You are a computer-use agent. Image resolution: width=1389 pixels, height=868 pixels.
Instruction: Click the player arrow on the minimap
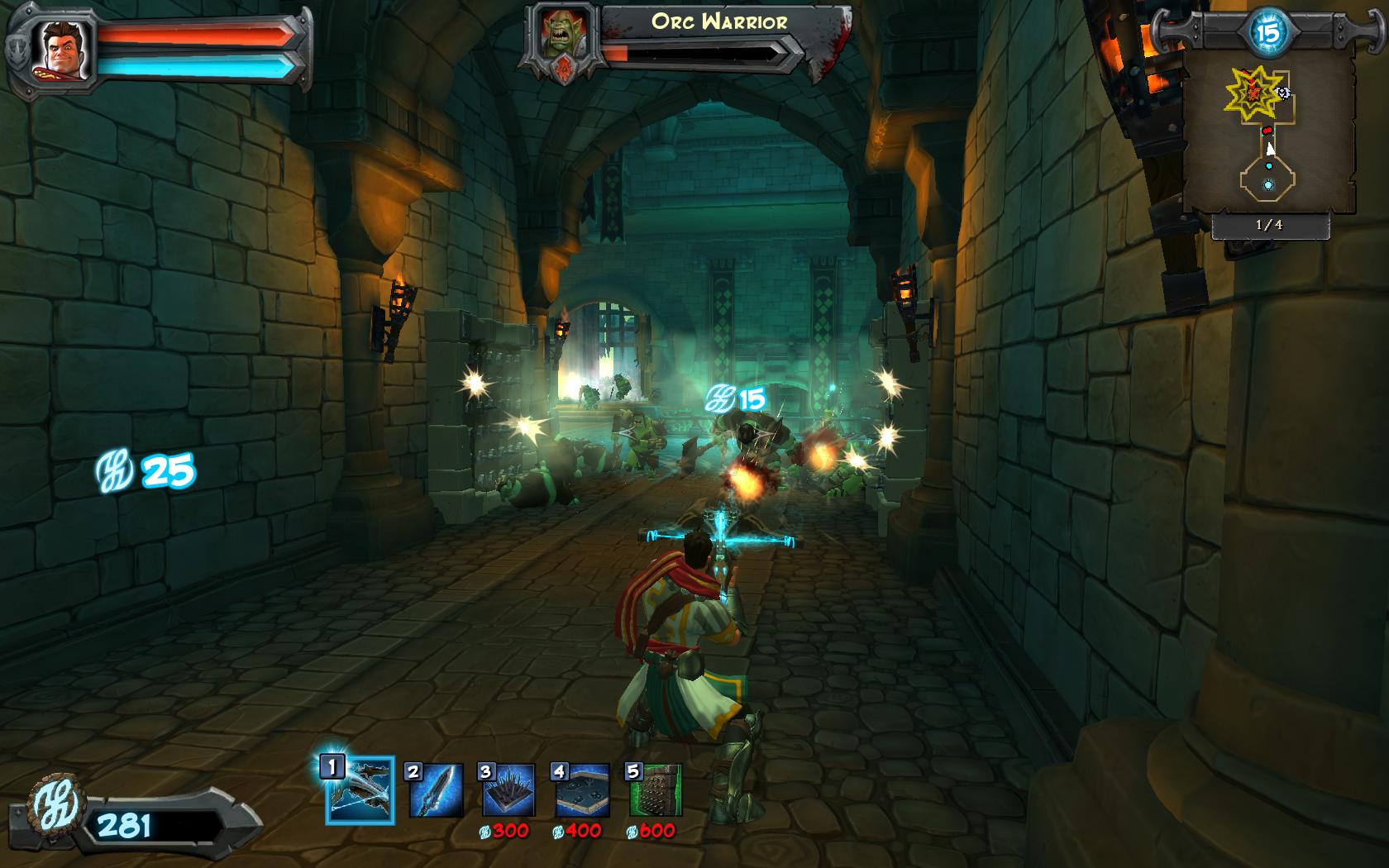click(1270, 149)
